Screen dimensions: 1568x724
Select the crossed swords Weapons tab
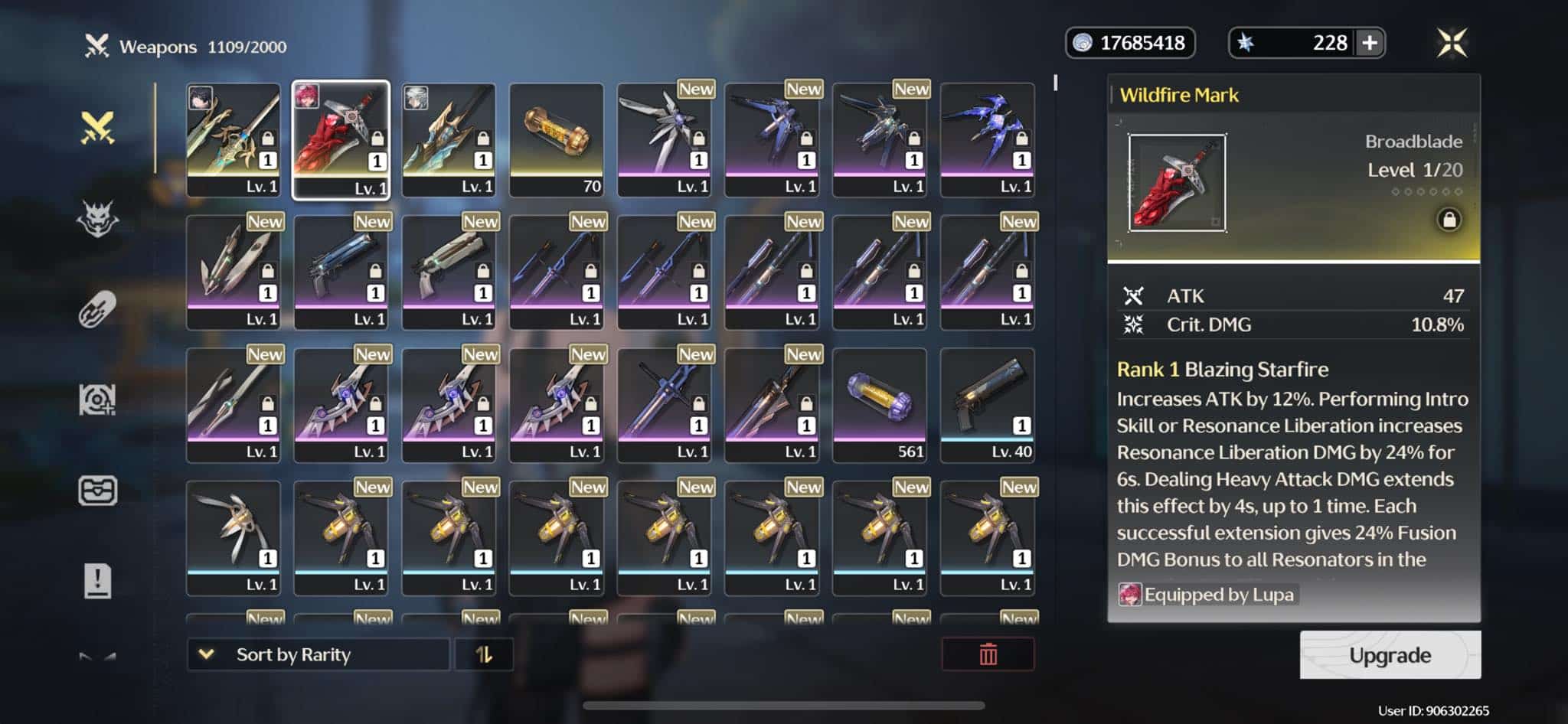coord(98,128)
